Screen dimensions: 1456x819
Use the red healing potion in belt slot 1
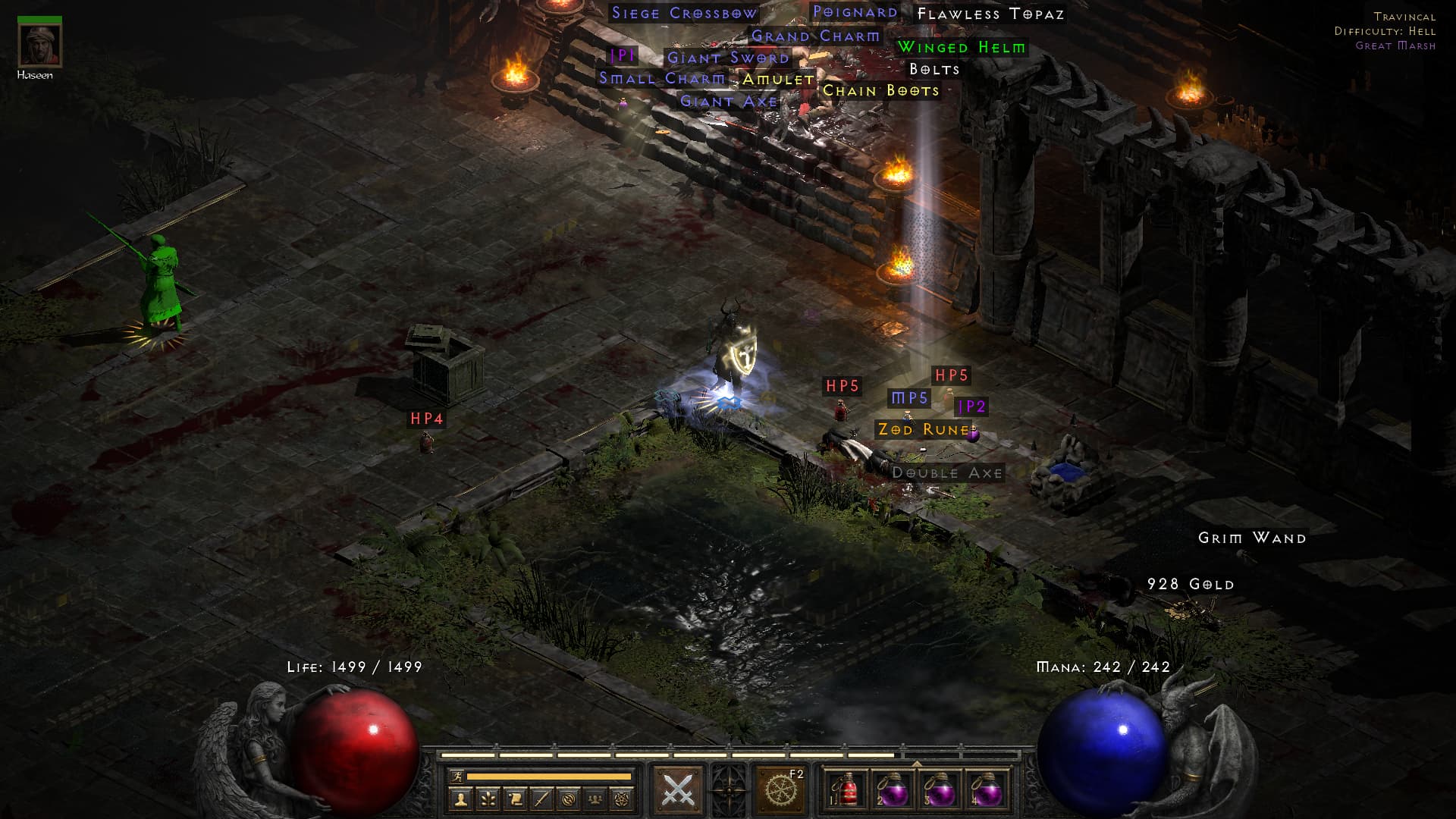click(x=846, y=791)
